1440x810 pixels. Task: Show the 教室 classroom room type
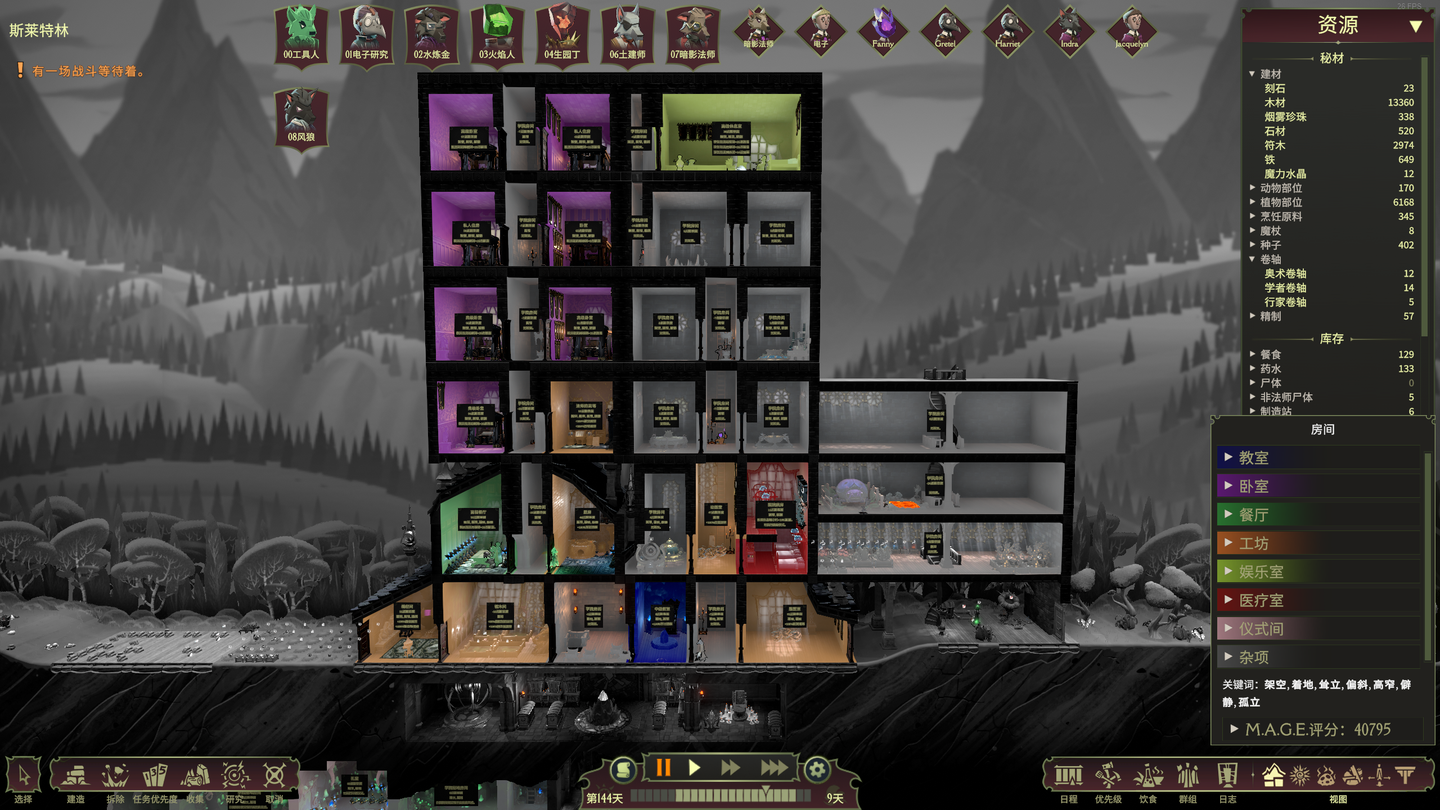[1254, 458]
